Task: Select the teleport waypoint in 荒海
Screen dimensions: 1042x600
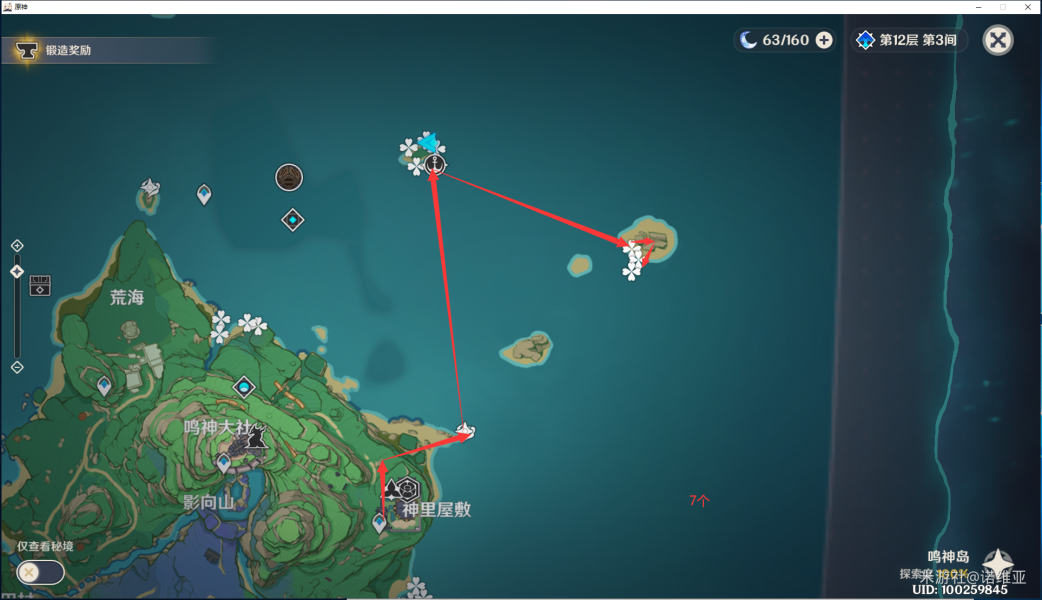Action: pyautogui.click(x=104, y=385)
